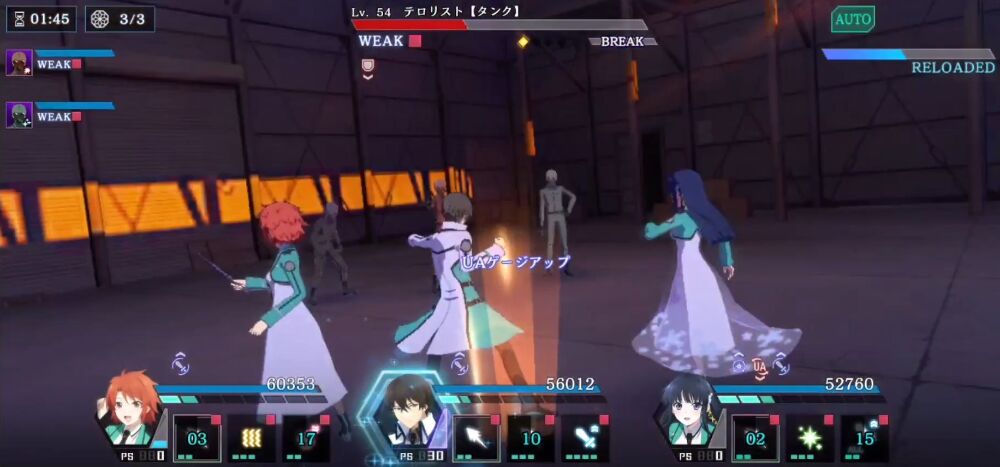Screen dimensions: 1000x467
Task: Use the dark-haired boy's skill on cooldown 10
Action: click(x=530, y=439)
